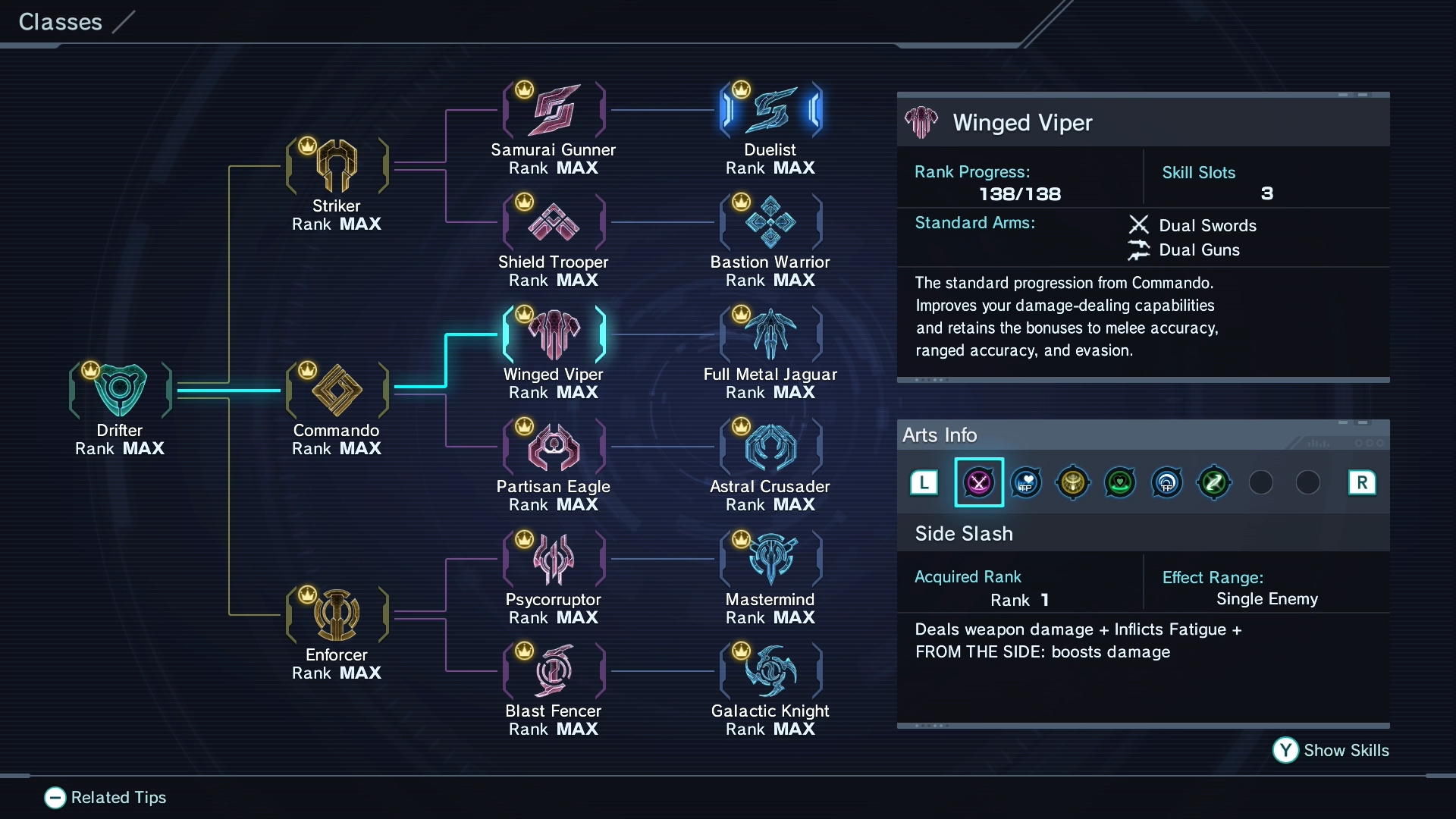Show the class skills list
1456x819 pixels.
point(1331,750)
